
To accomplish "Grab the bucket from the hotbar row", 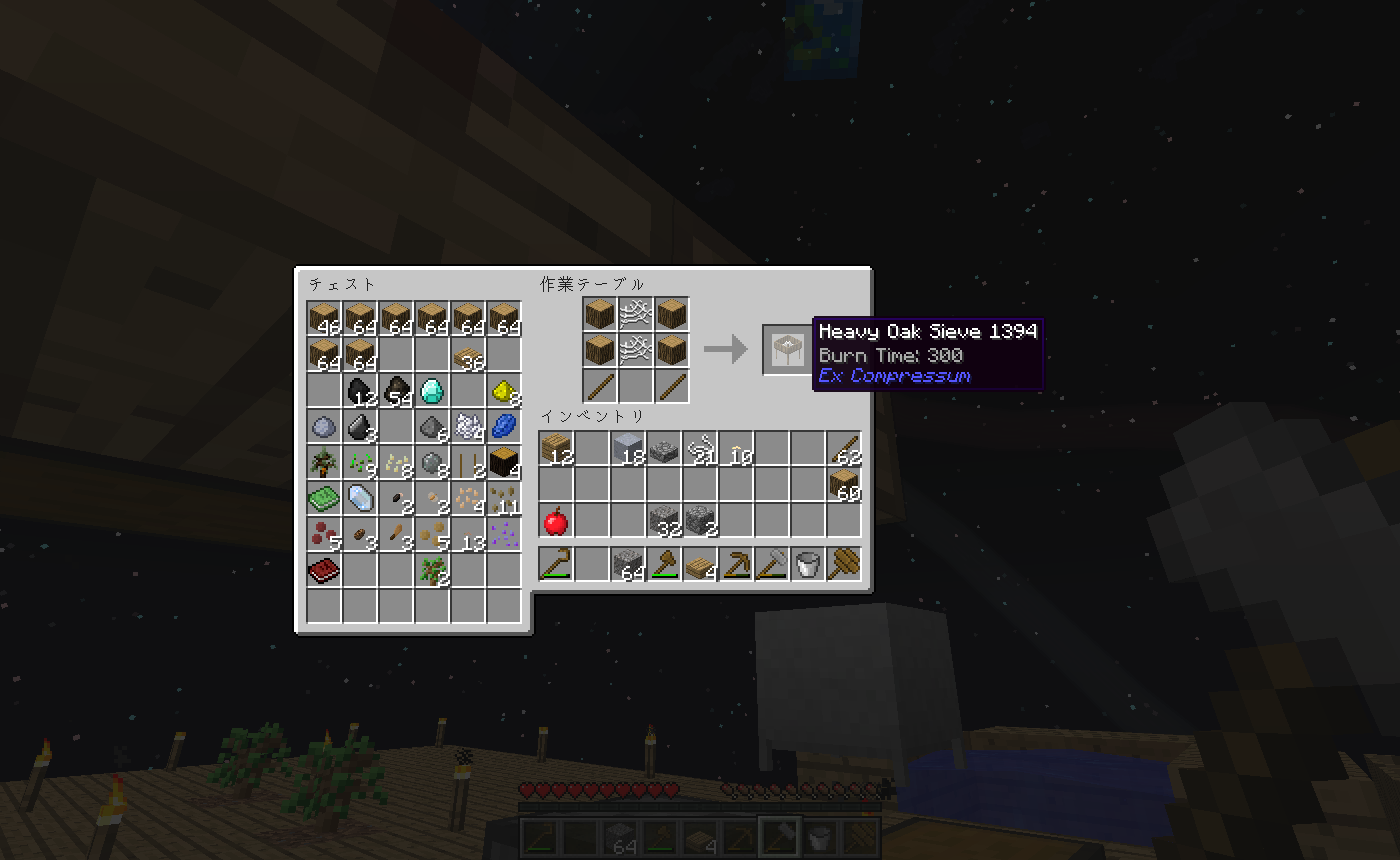I will pos(808,566).
